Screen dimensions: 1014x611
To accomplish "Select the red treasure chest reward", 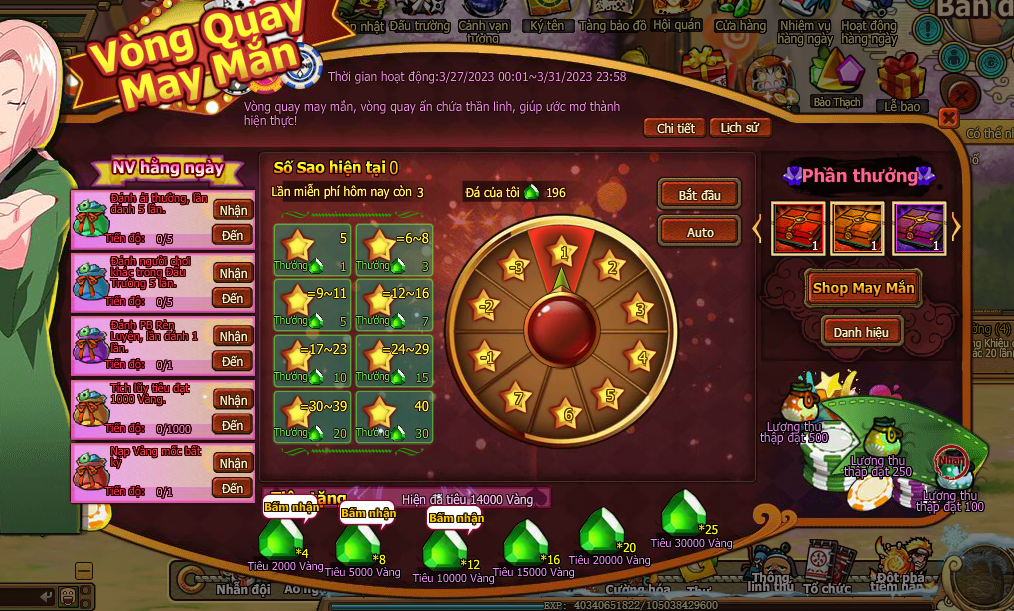I will (798, 228).
